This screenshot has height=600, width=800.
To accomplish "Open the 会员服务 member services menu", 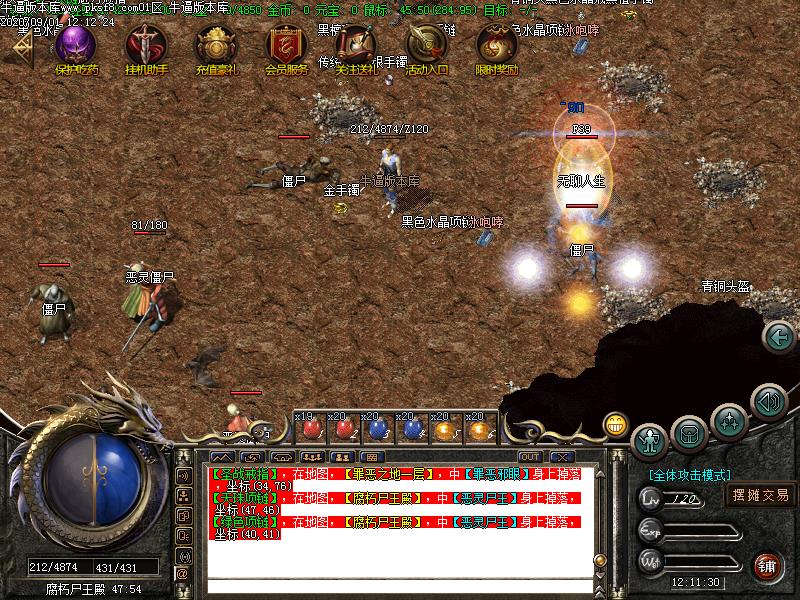I will pos(286,47).
